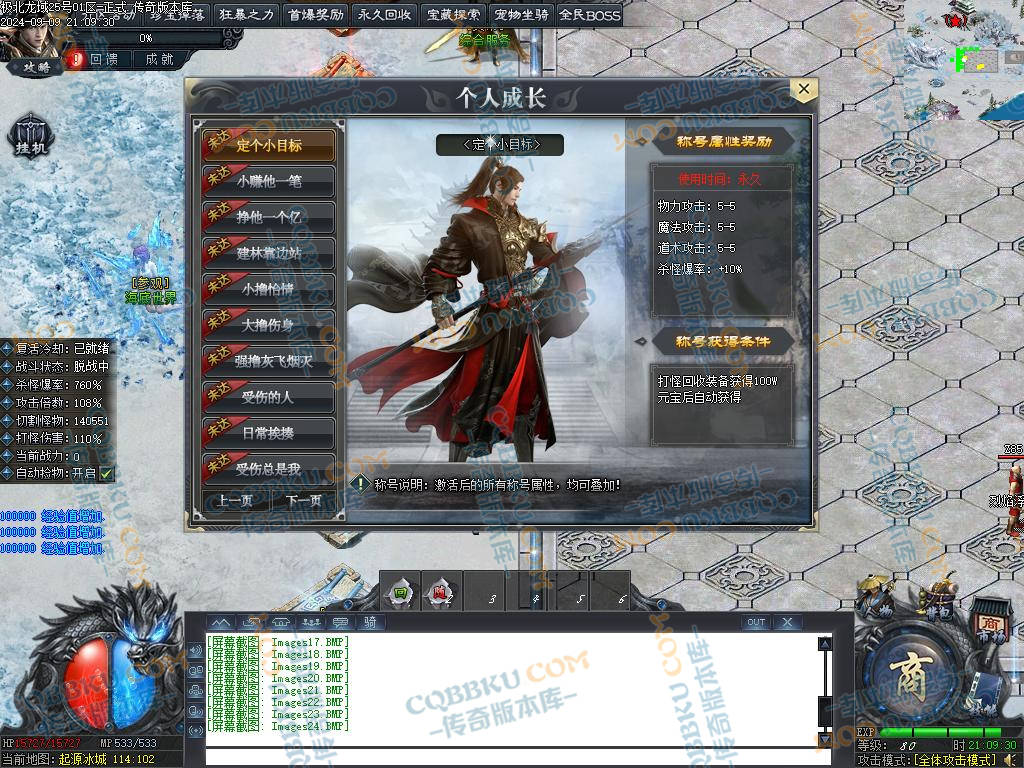Choose the 小赚他一笔 title entry

(x=269, y=181)
